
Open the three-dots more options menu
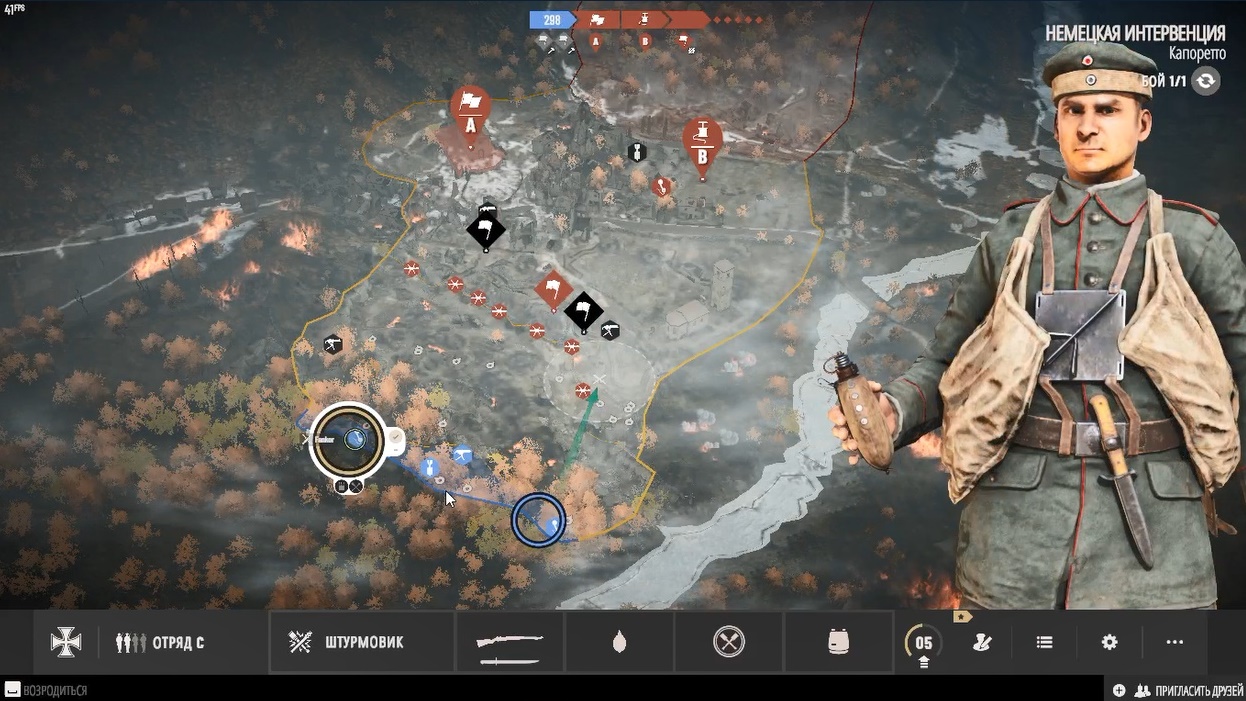pyautogui.click(x=1175, y=642)
